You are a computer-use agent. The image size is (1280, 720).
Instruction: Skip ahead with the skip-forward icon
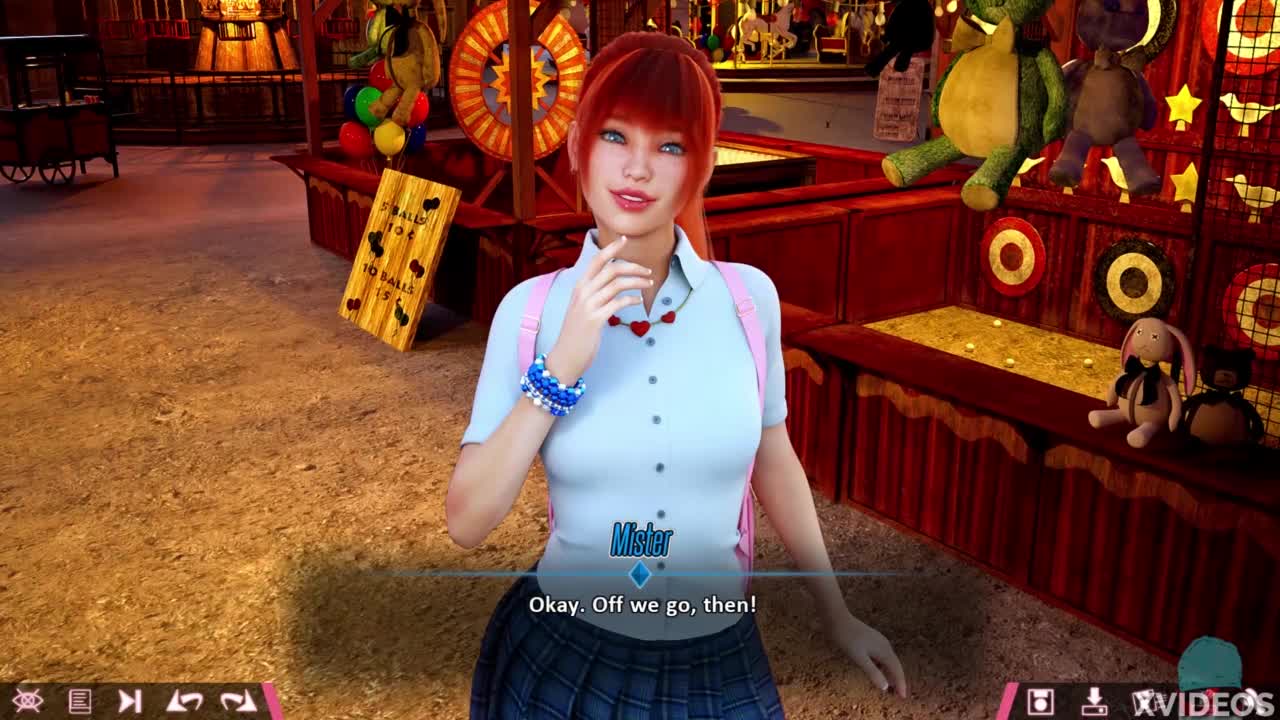coord(130,701)
